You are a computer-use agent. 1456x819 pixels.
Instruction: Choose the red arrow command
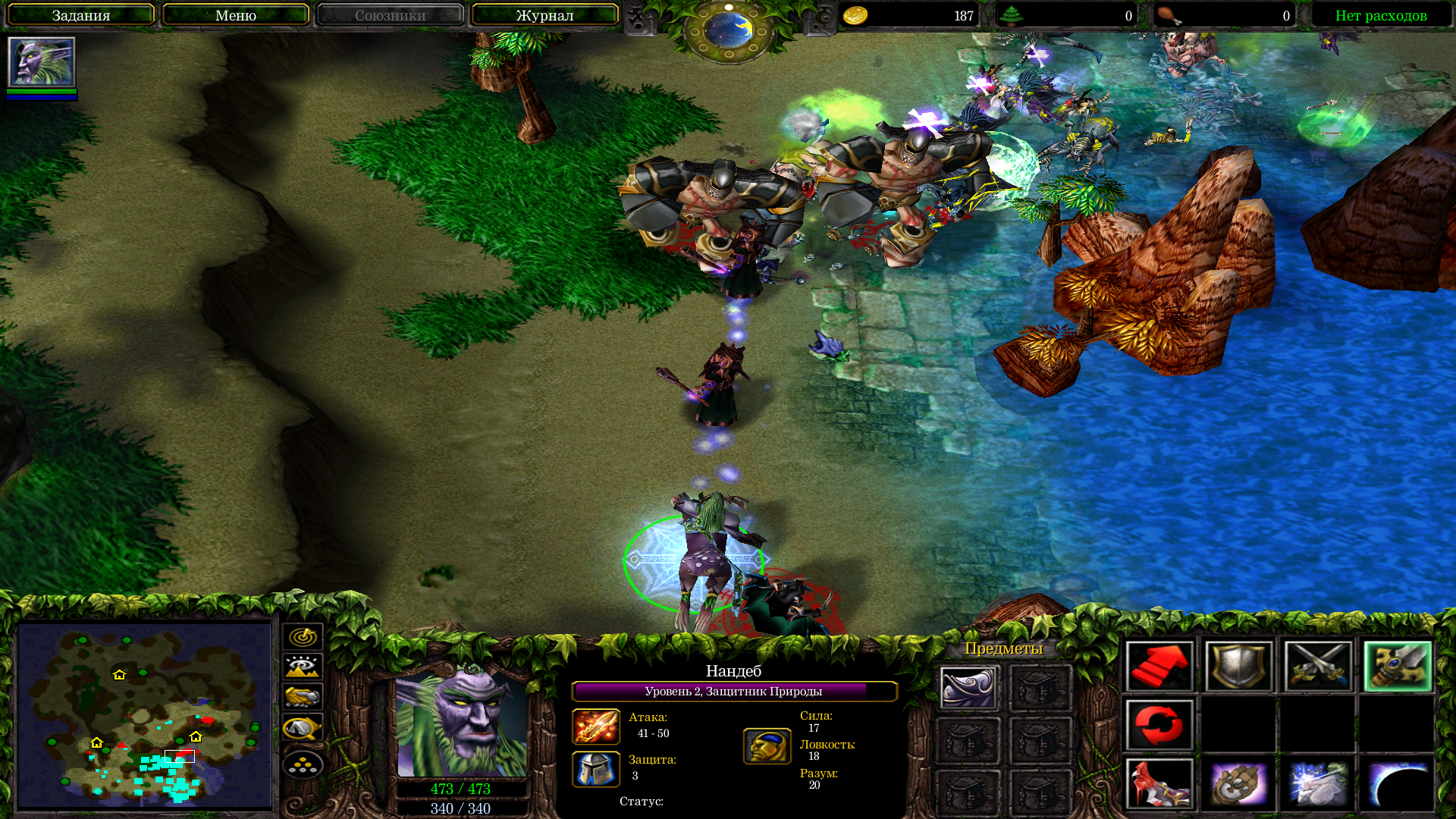coord(1159,667)
